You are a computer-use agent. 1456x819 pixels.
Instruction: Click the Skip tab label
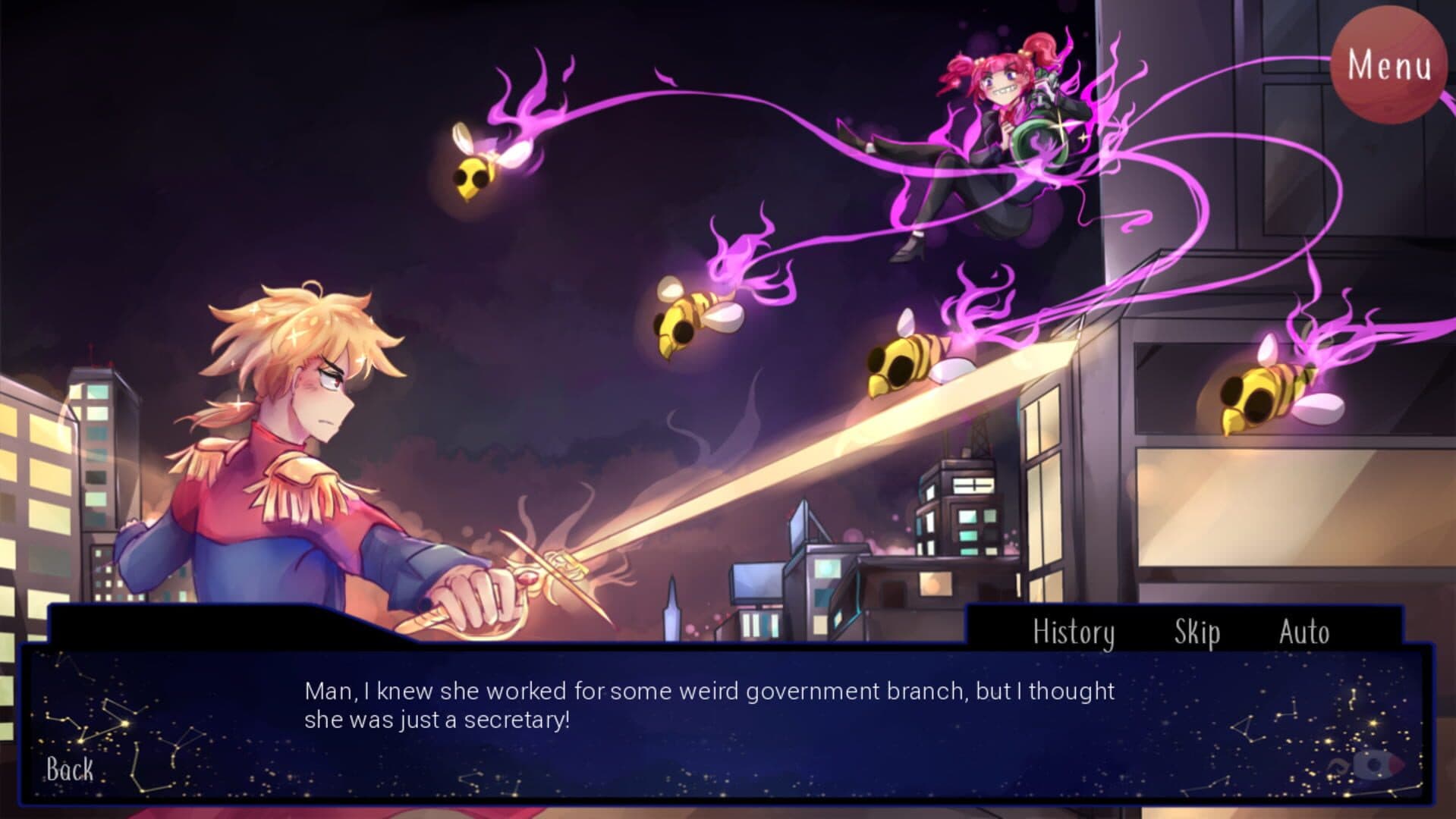(x=1196, y=632)
